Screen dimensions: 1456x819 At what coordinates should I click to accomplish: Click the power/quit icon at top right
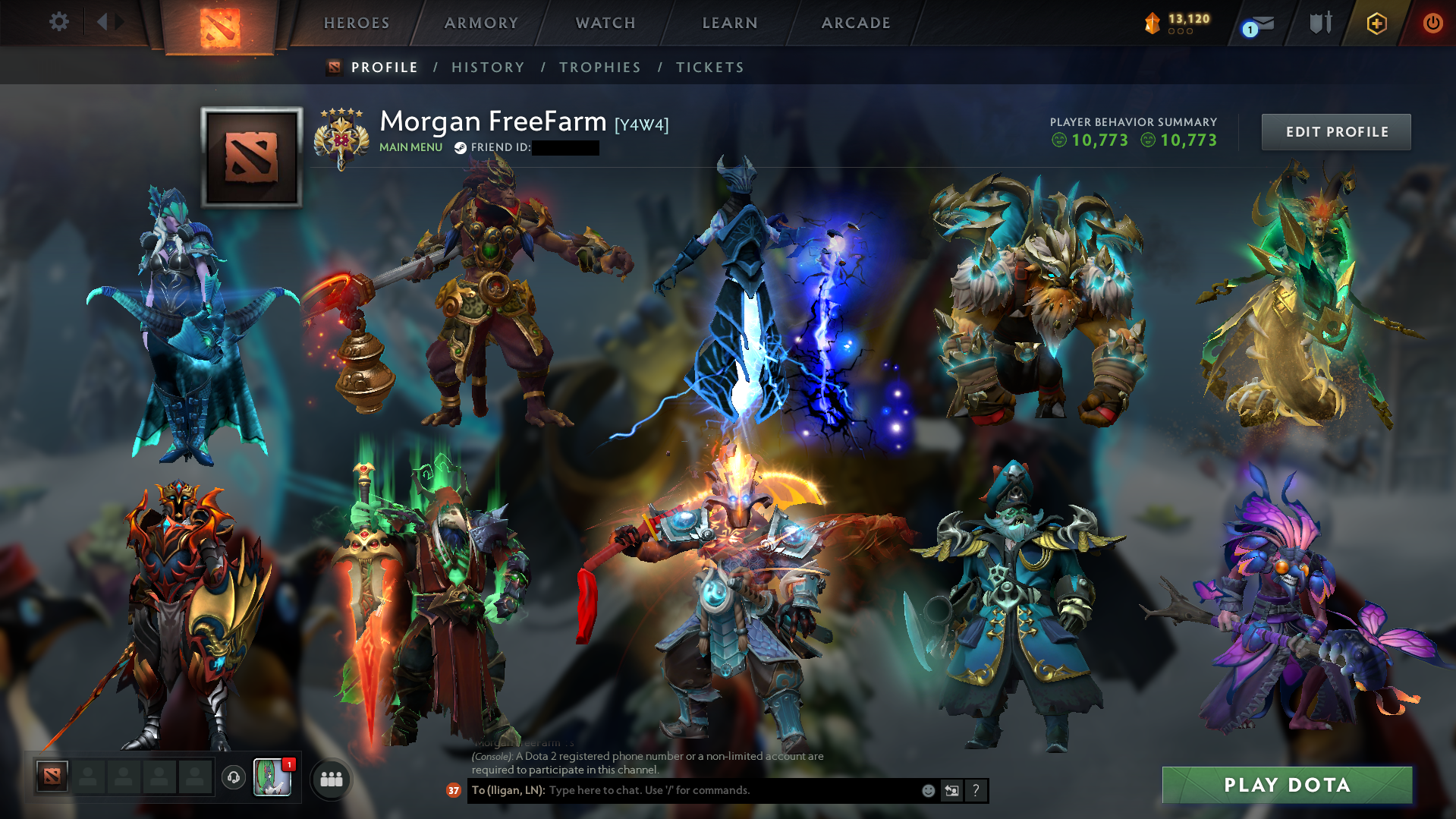(1432, 23)
